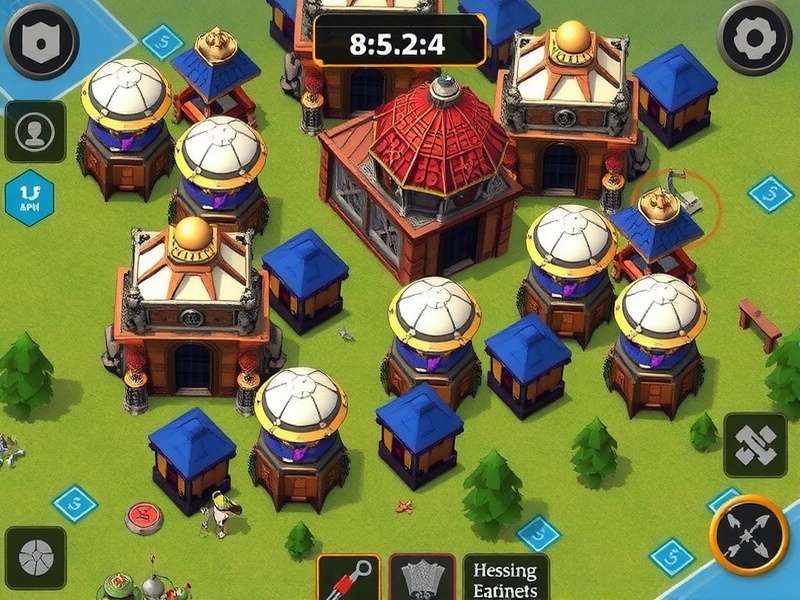This screenshot has width=800, height=600.
Task: Choose the gray fan emblem slot
Action: pyautogui.click(x=422, y=578)
